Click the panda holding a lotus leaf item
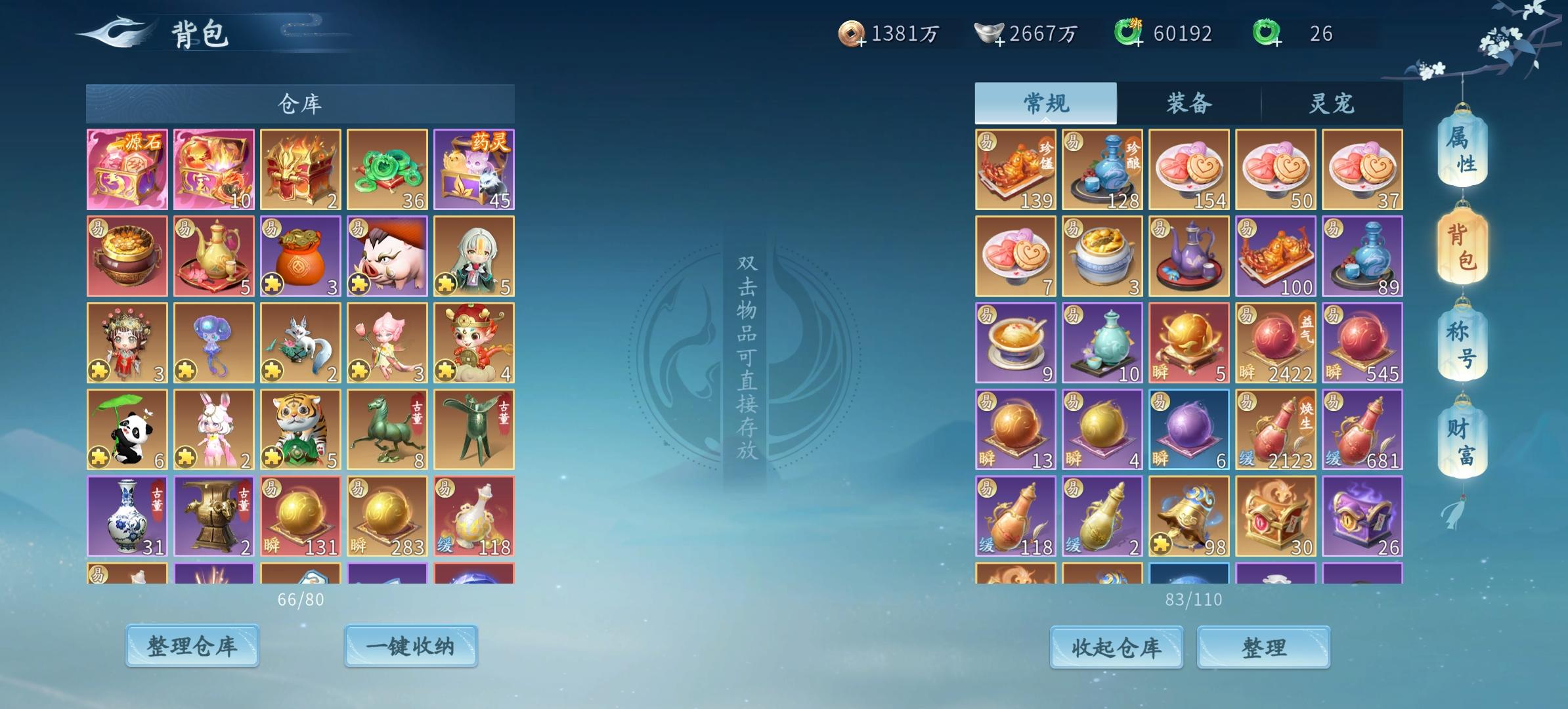Screen dimensions: 1568x709 click(127, 430)
